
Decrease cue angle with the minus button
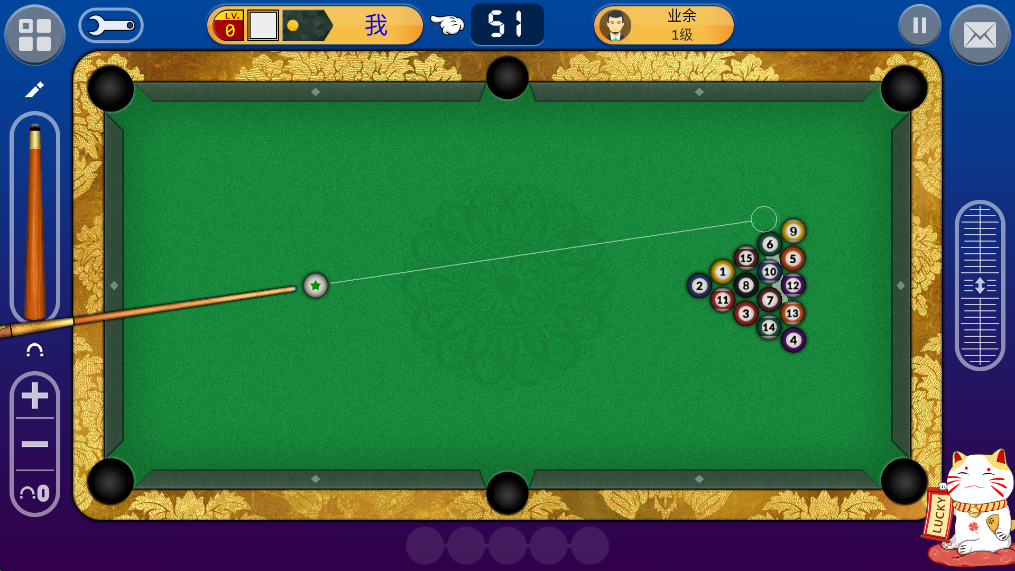[35, 444]
